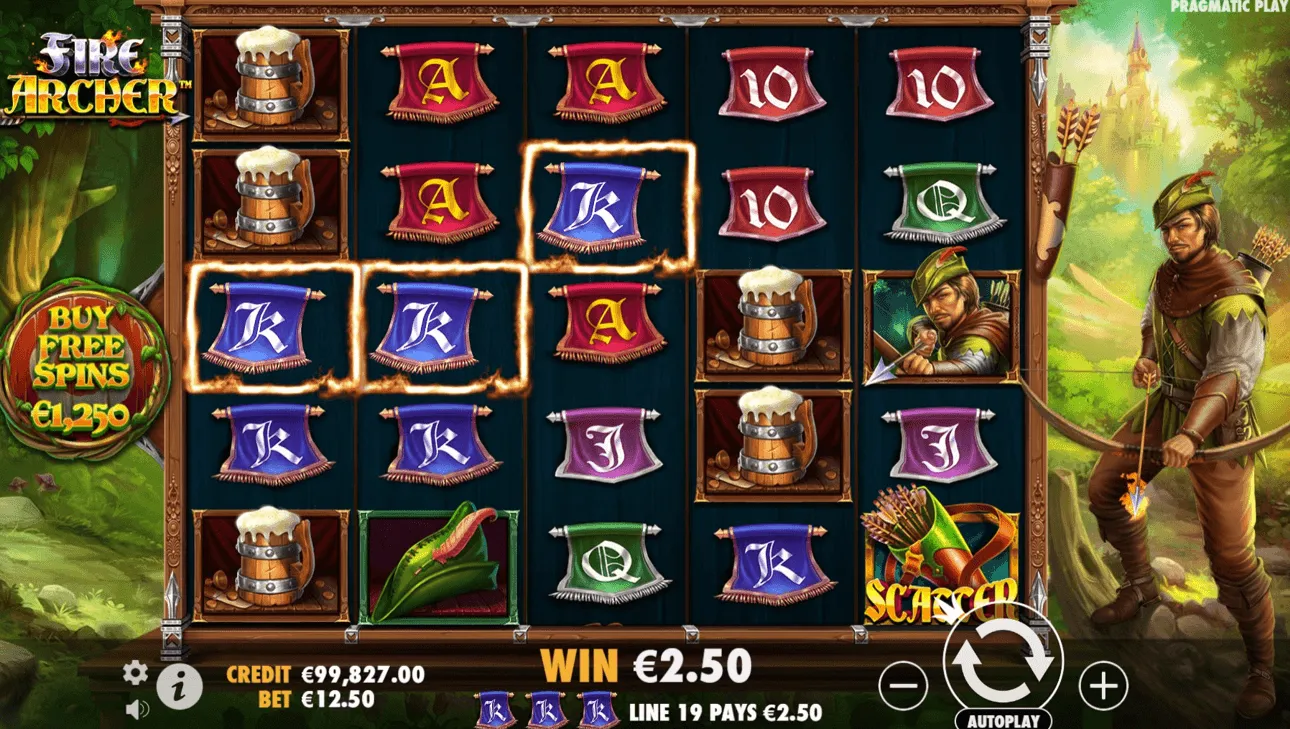
Task: Click the flaming highlighted K symbol
Action: (x=596, y=205)
